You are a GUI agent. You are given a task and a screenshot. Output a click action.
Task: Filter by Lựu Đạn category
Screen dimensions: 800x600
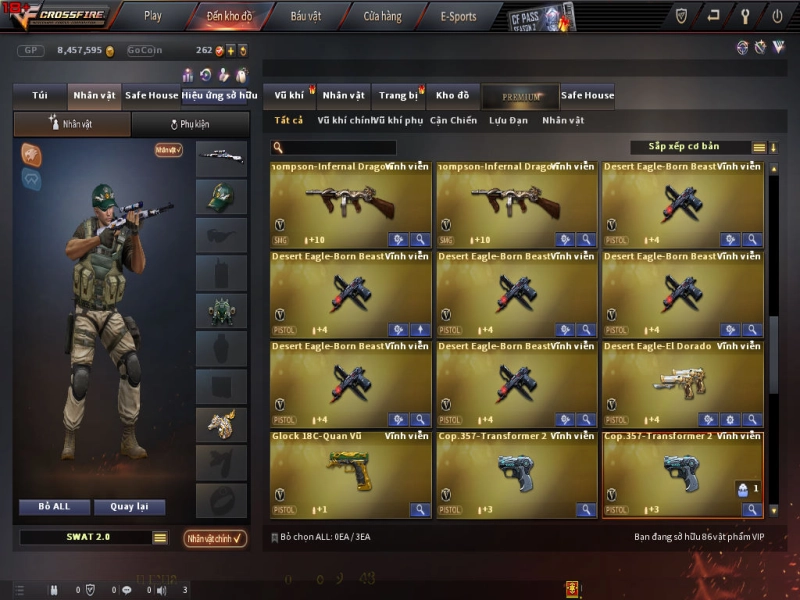509,121
